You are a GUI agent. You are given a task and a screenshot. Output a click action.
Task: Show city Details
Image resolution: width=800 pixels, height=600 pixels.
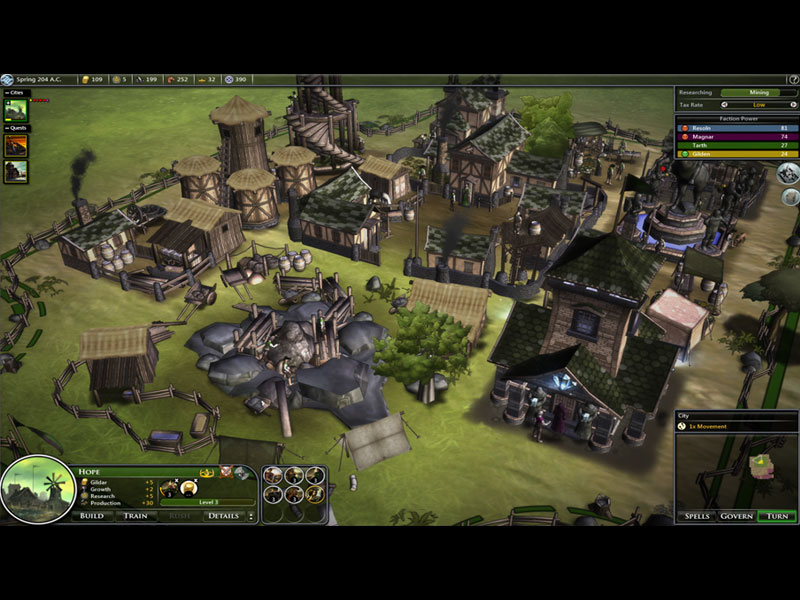[223, 516]
